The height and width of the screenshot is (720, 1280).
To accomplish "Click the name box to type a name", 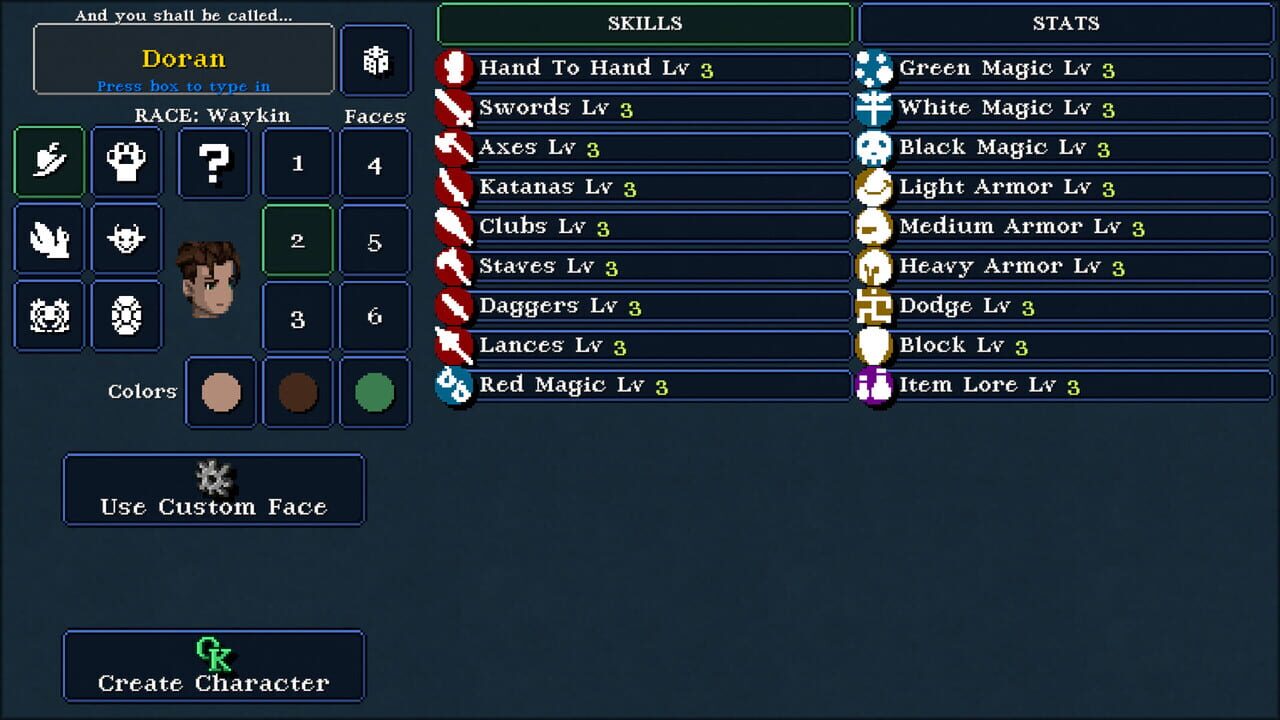I will pos(183,58).
